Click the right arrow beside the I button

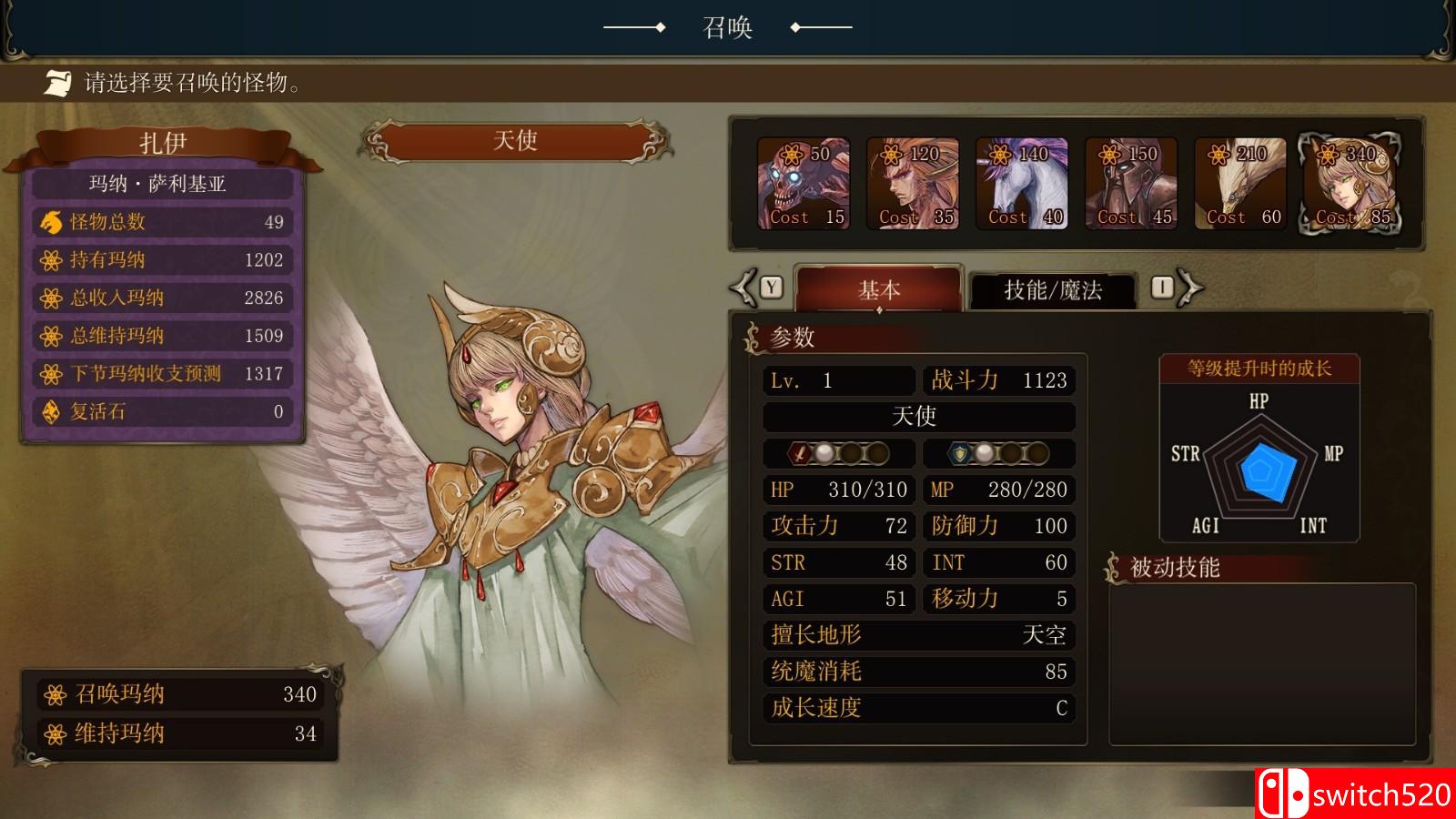[x=1192, y=288]
